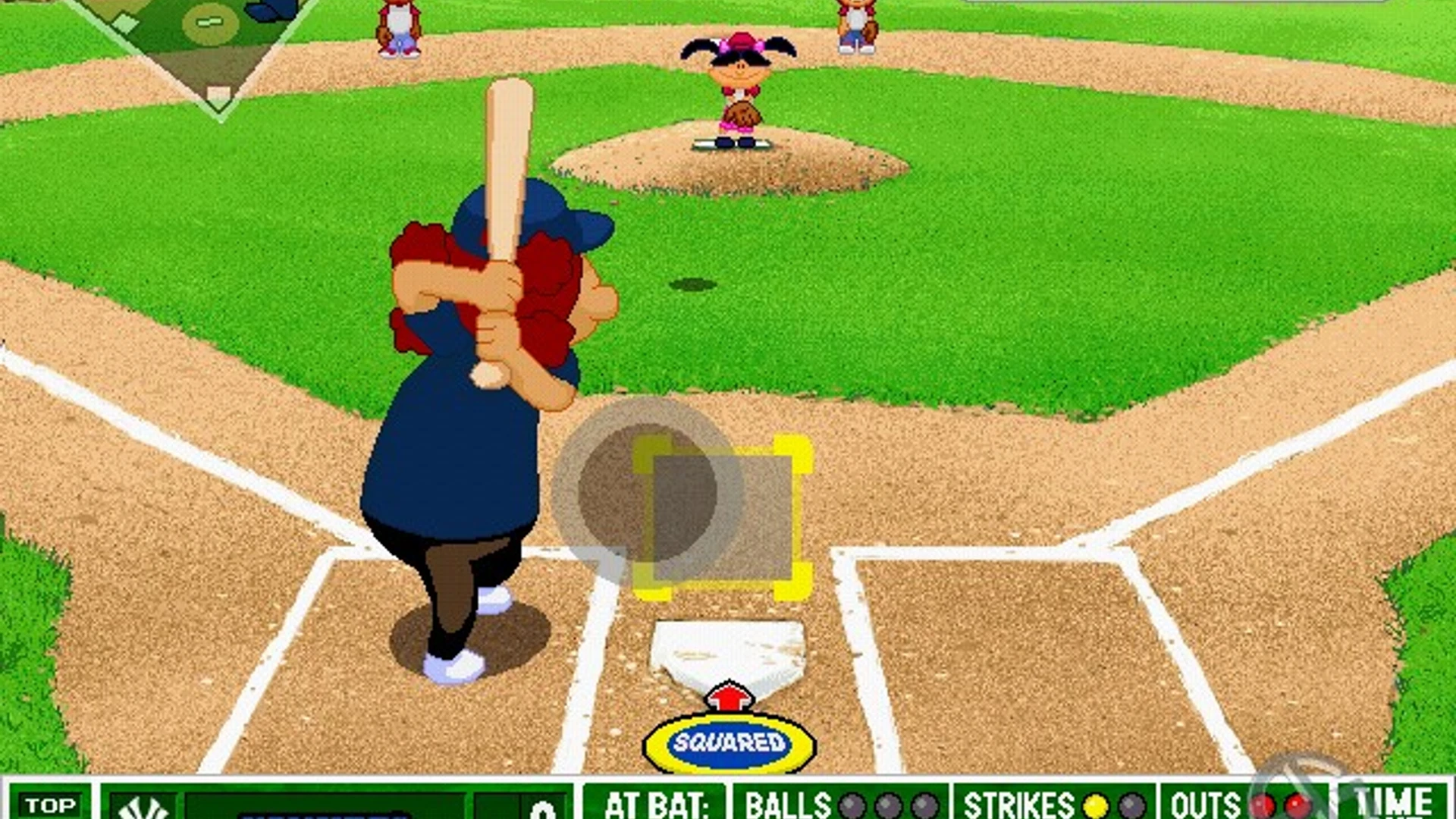Toggle the first BALLS indicator light
This screenshot has width=1456, height=819.
click(853, 806)
